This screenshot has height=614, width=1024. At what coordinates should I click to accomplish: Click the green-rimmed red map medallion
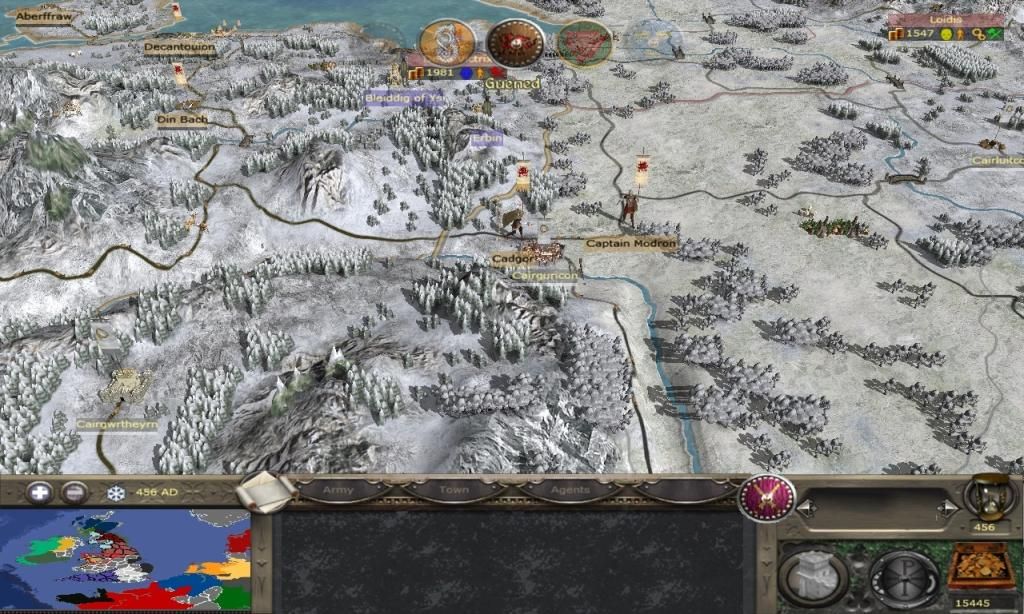click(x=584, y=44)
